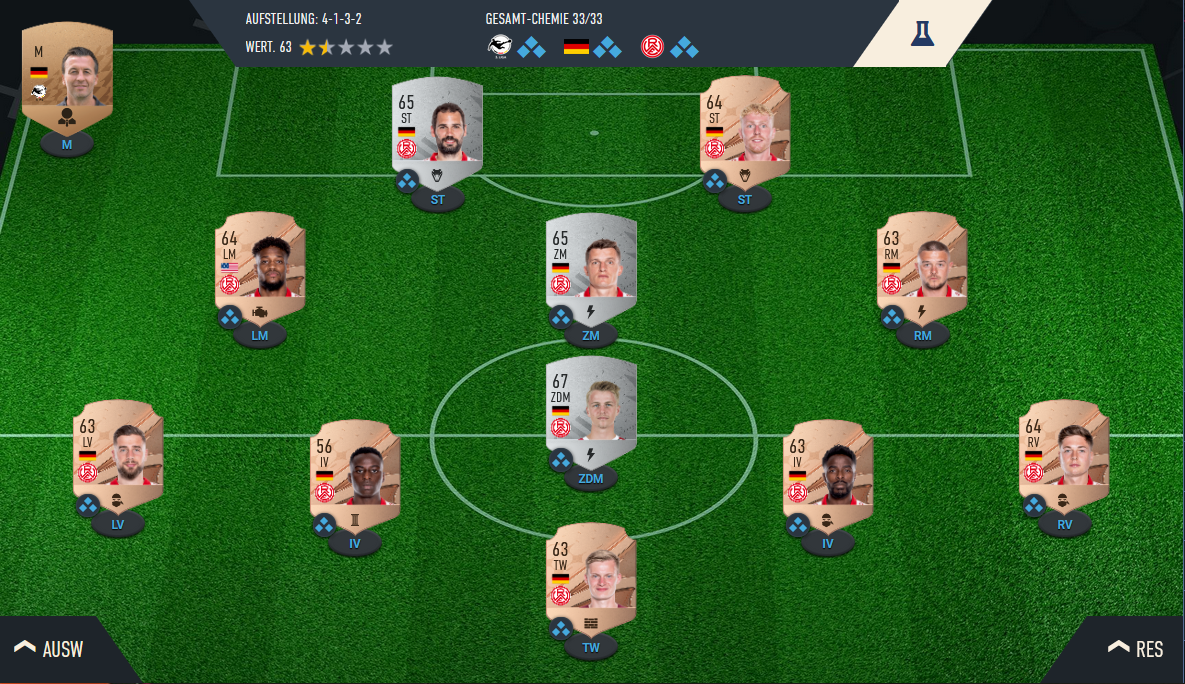The image size is (1185, 684).
Task: Click the manager M position label
Action: coord(67,145)
